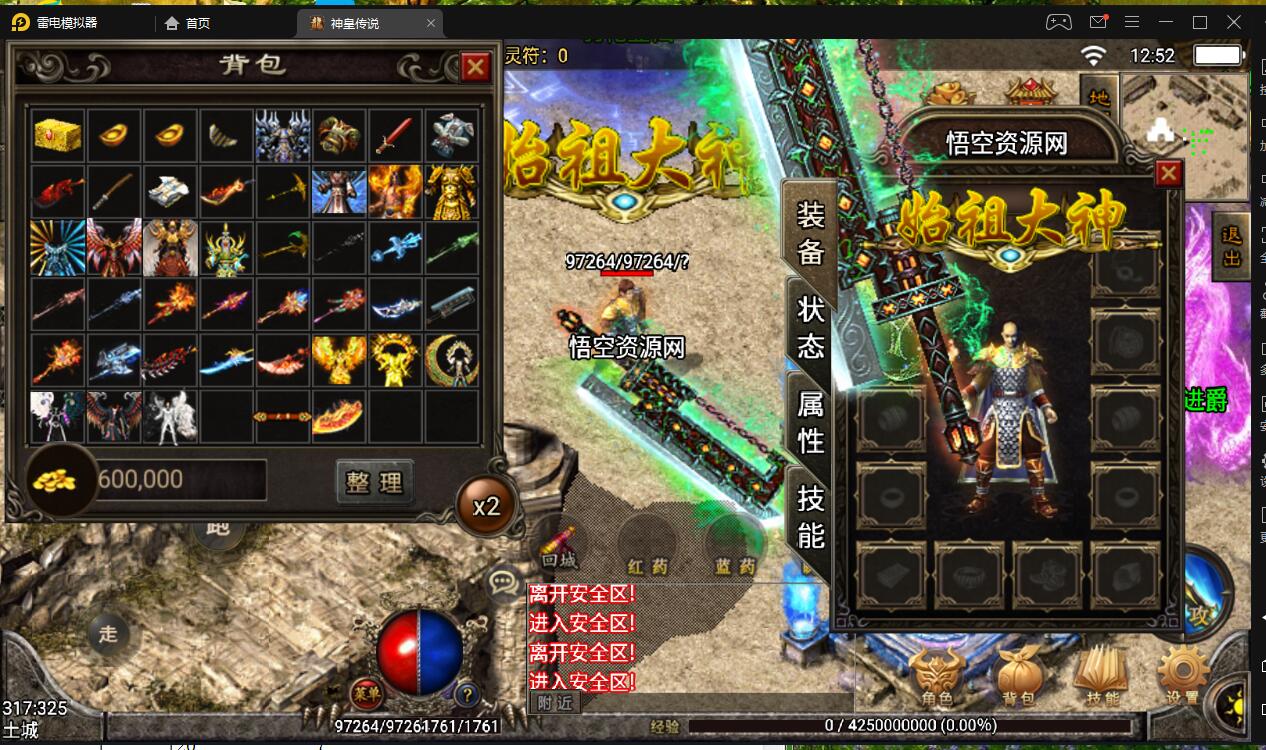Viewport: 1266px width, 750px height.
Task: Open the 背包 bag from bottom bar
Action: (x=1018, y=677)
